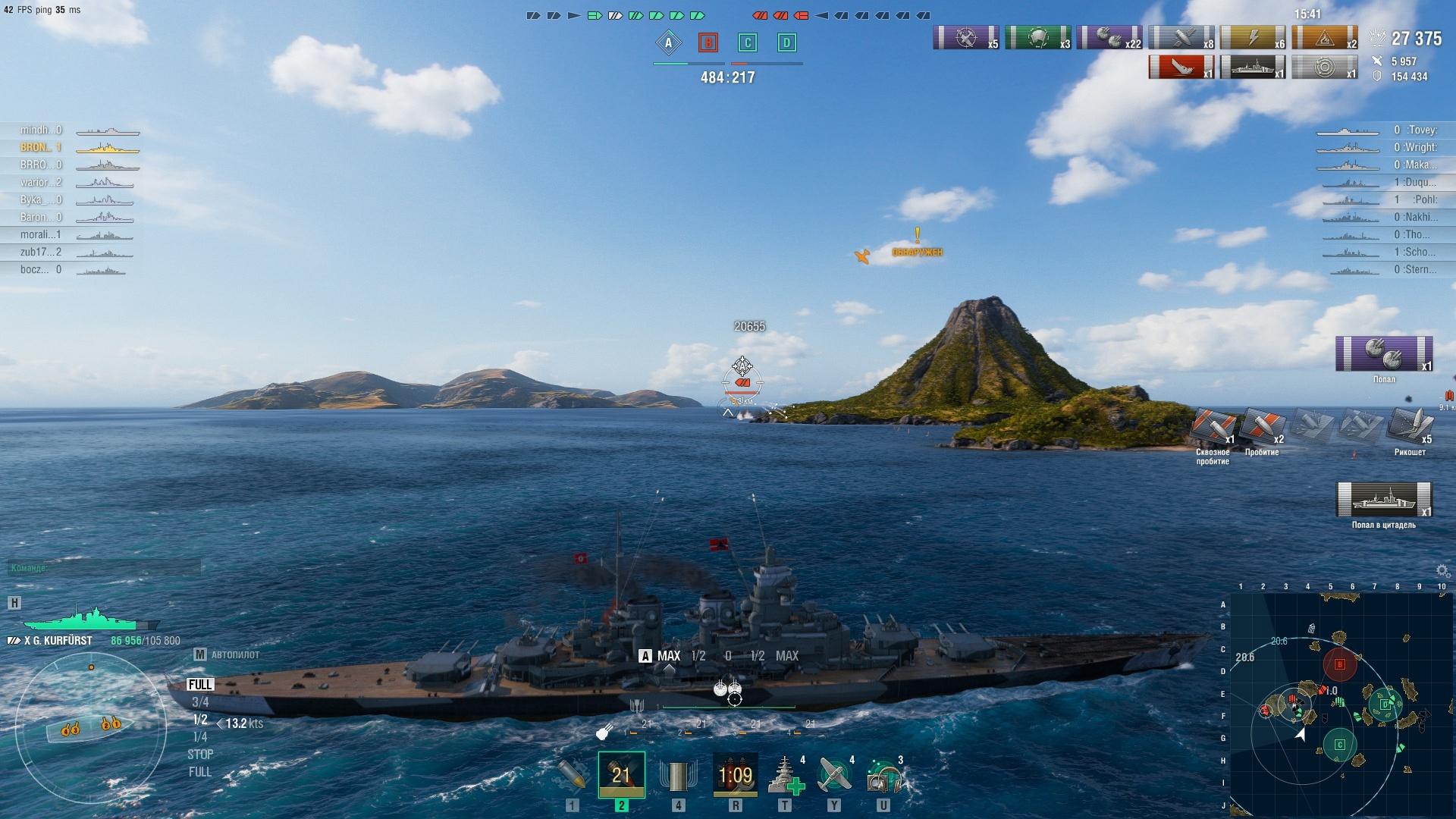Select the citadel hit ribbon
1456x819 pixels.
pos(1384,500)
